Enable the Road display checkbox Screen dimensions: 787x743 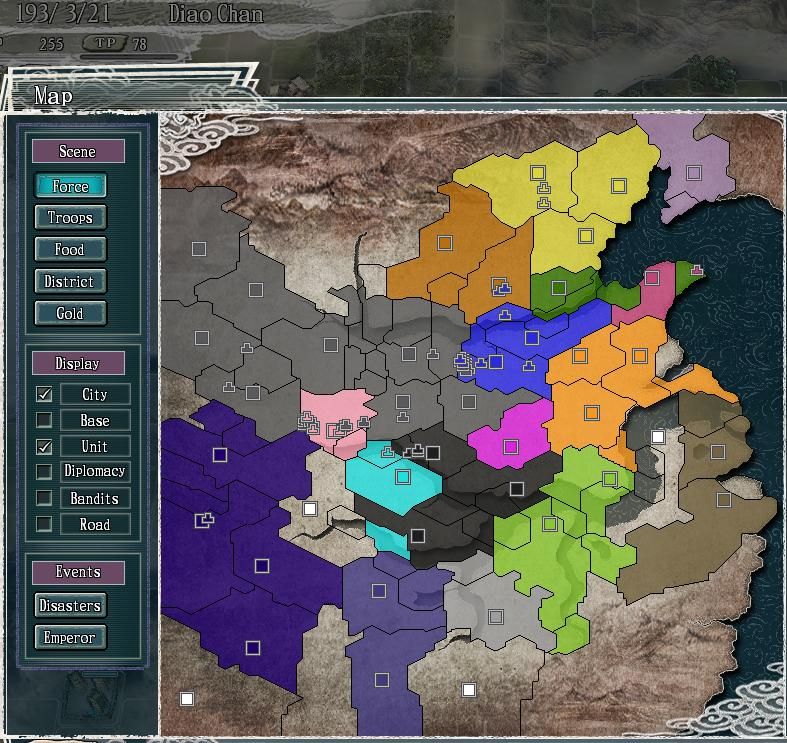44,524
